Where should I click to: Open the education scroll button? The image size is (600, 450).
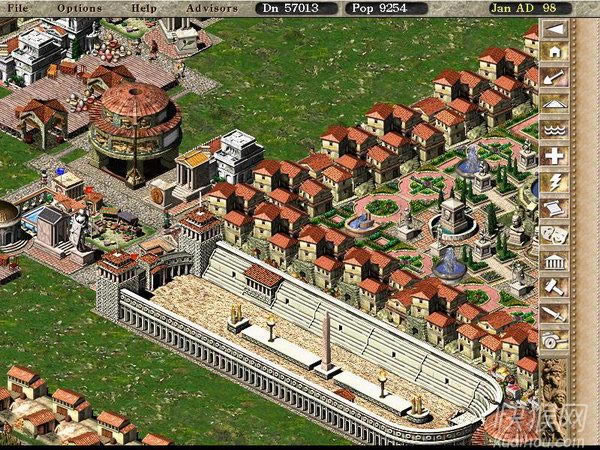pyautogui.click(x=553, y=208)
